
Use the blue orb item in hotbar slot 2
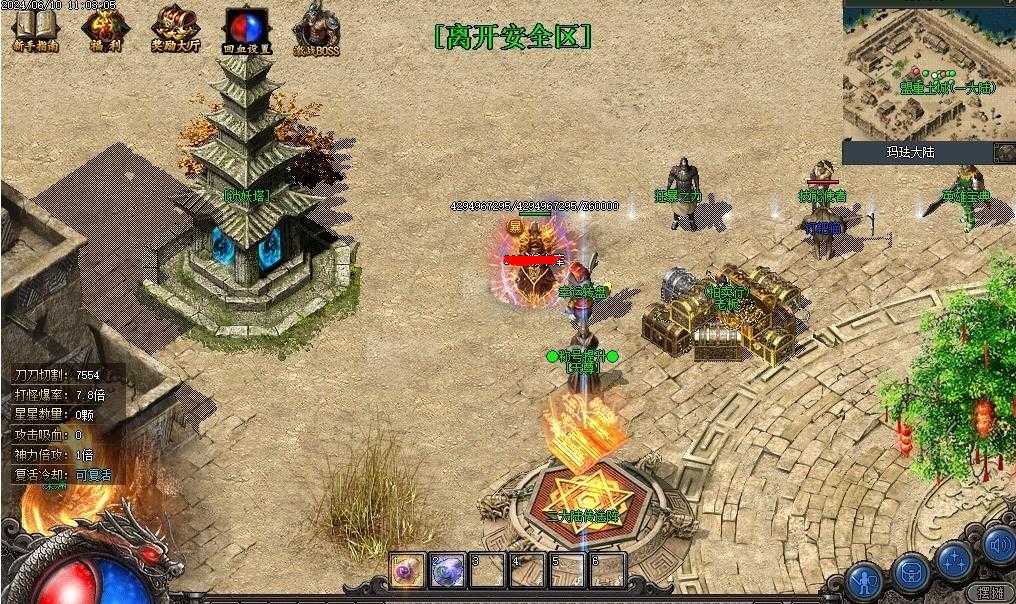point(447,571)
